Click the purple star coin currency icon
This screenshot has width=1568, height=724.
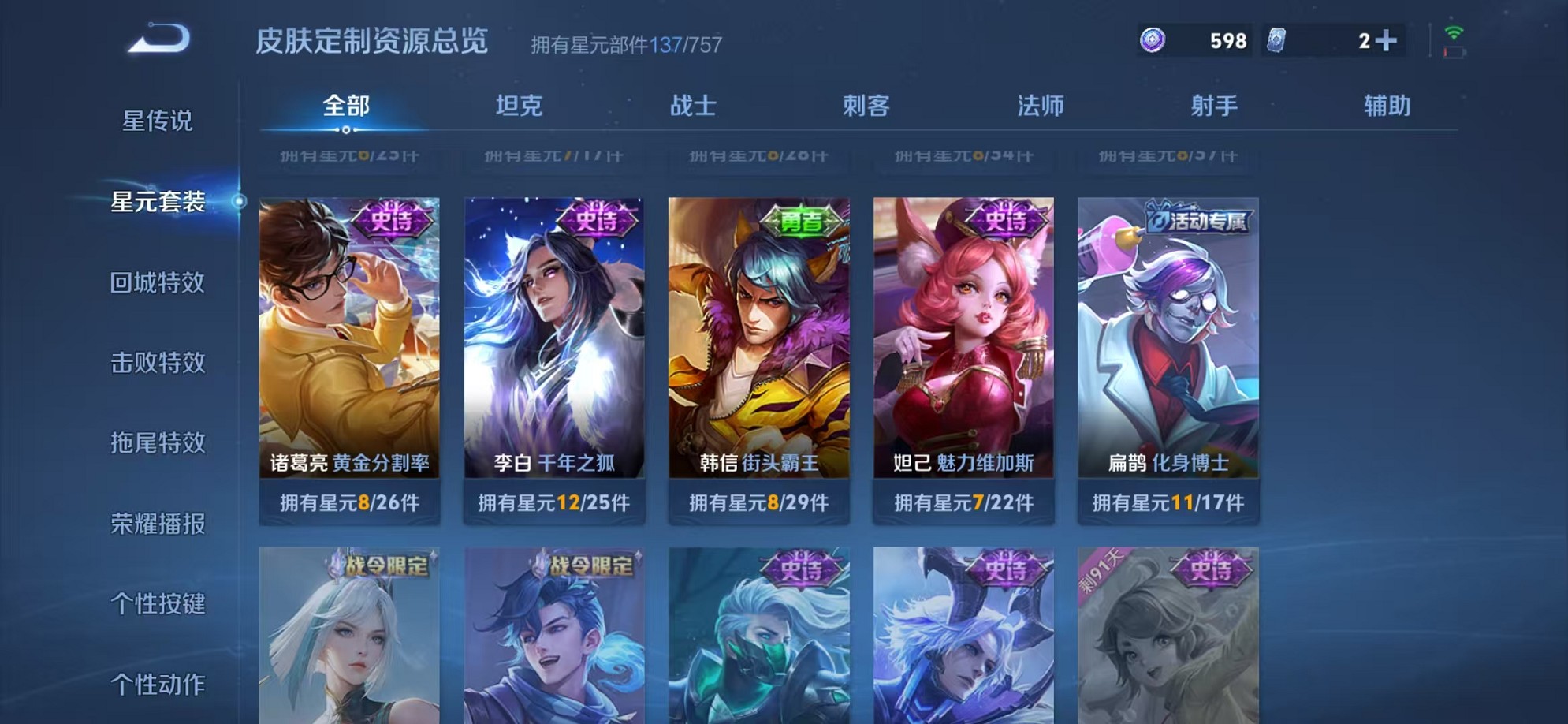click(x=1154, y=39)
